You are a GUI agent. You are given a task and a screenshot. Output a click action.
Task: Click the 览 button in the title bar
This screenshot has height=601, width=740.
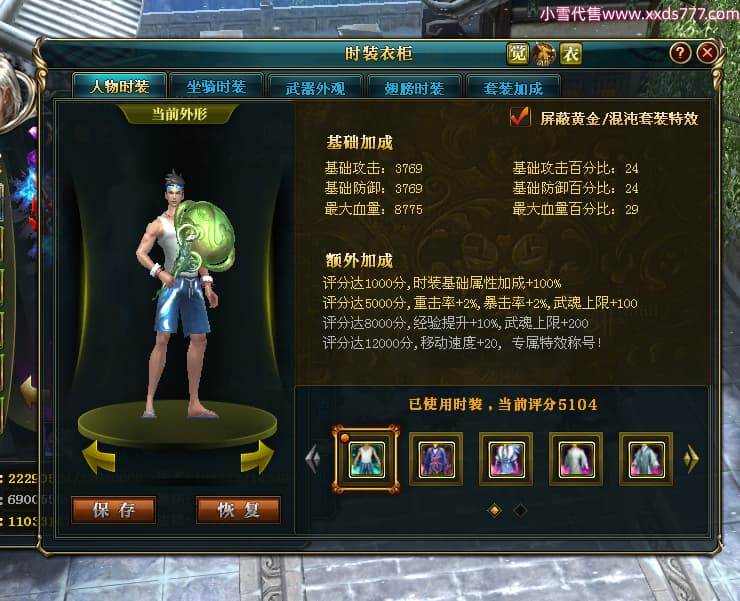518,54
